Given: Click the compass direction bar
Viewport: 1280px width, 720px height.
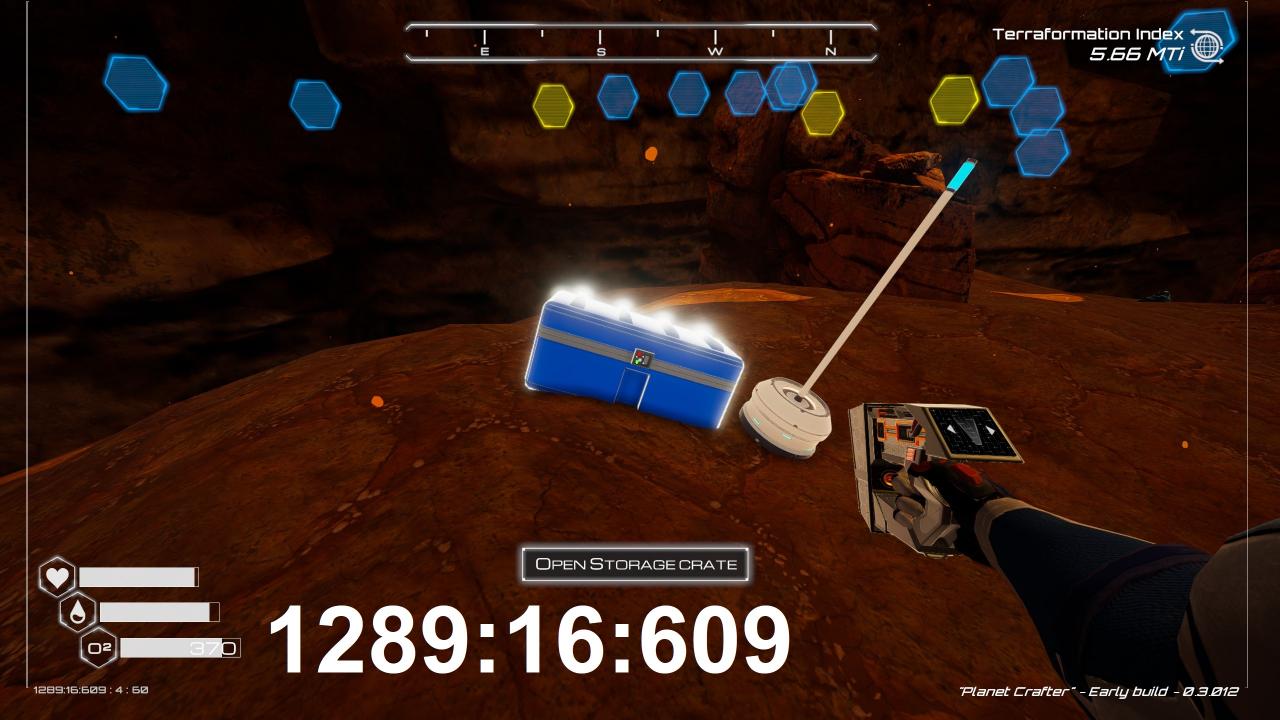Looking at the screenshot, I should click(641, 43).
